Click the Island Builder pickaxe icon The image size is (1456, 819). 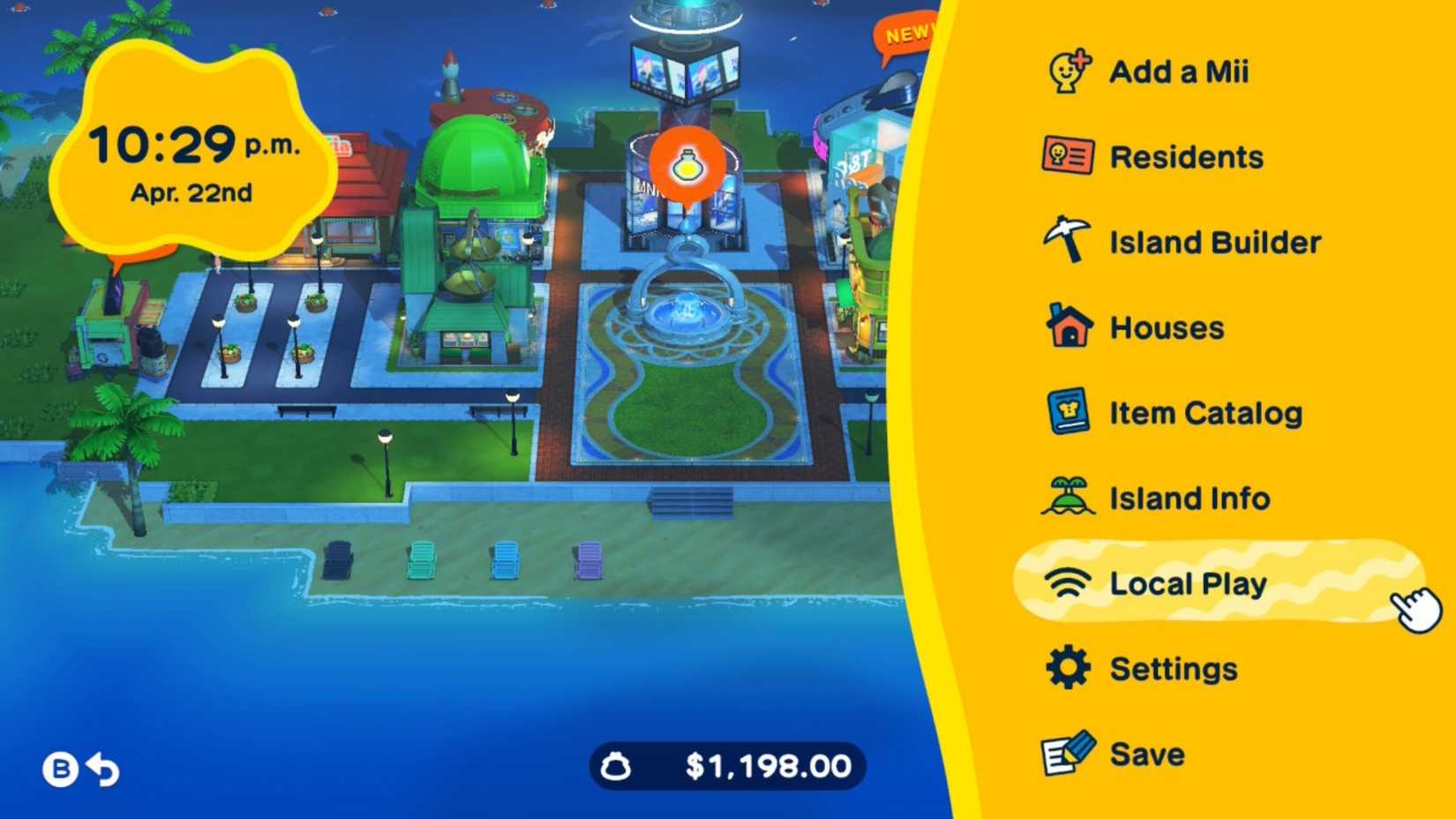coord(1067,241)
